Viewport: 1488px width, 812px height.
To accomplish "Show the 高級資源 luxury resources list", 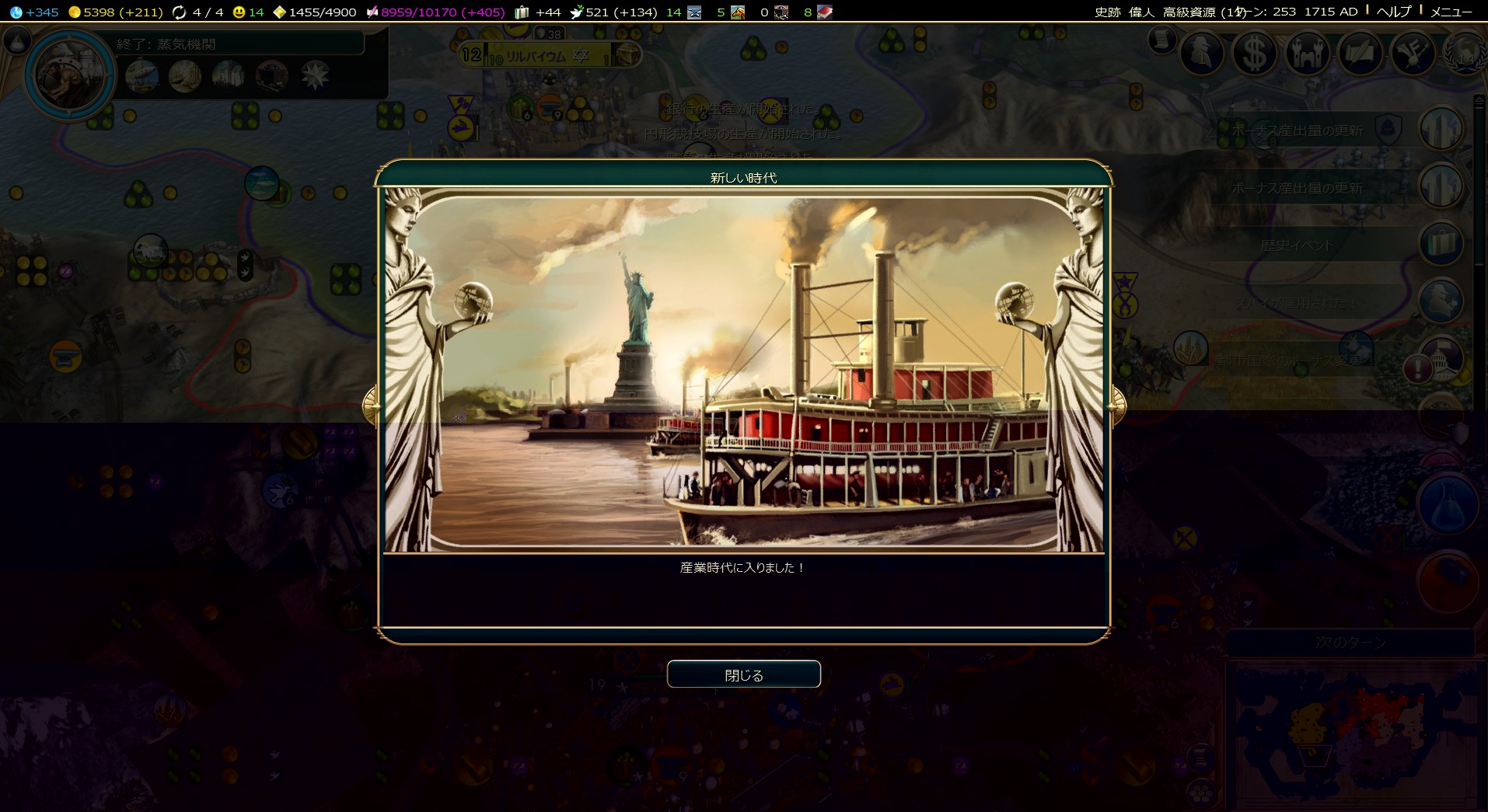I will (1189, 12).
